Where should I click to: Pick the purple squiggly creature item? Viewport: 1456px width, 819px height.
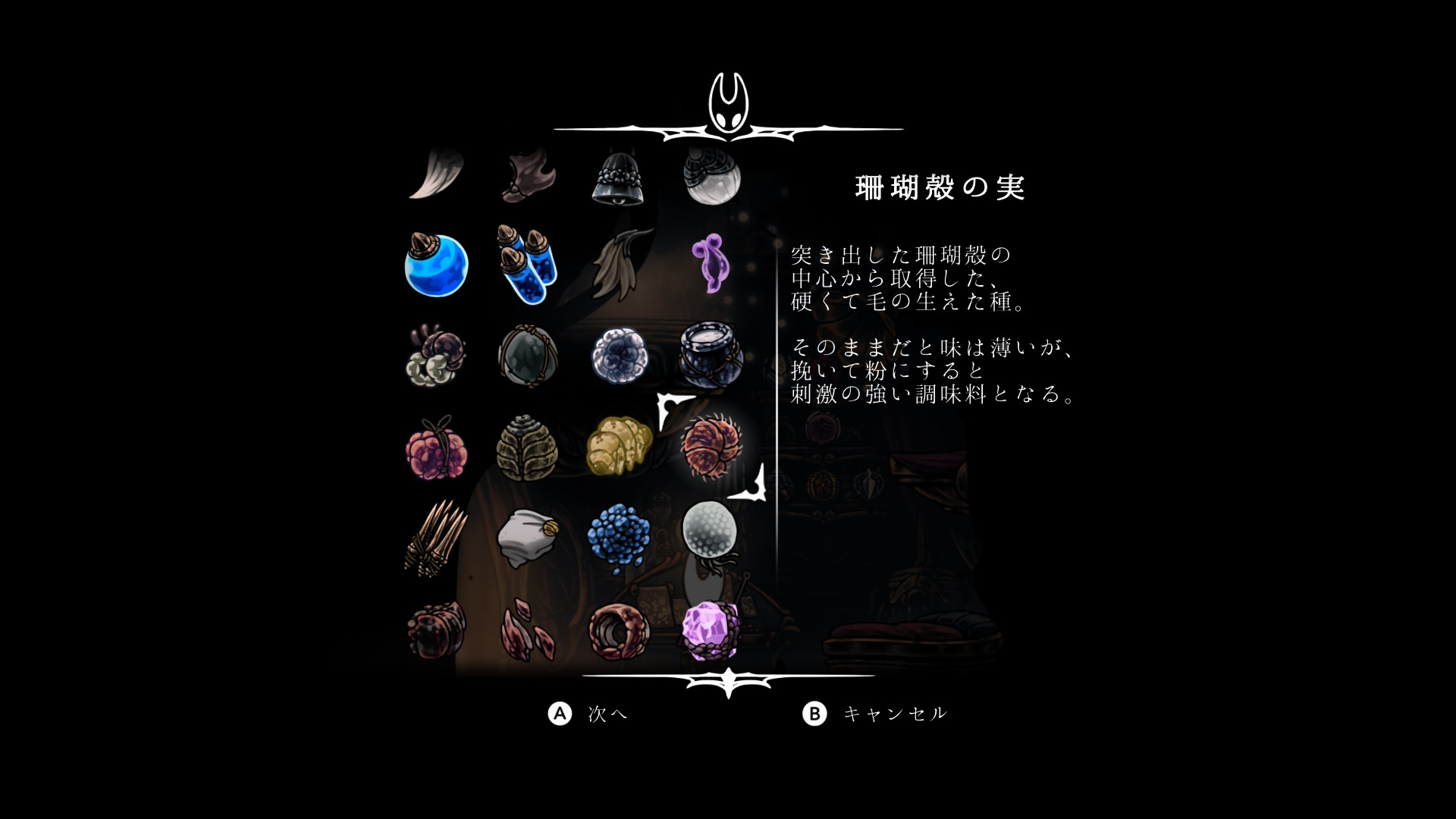(x=712, y=264)
